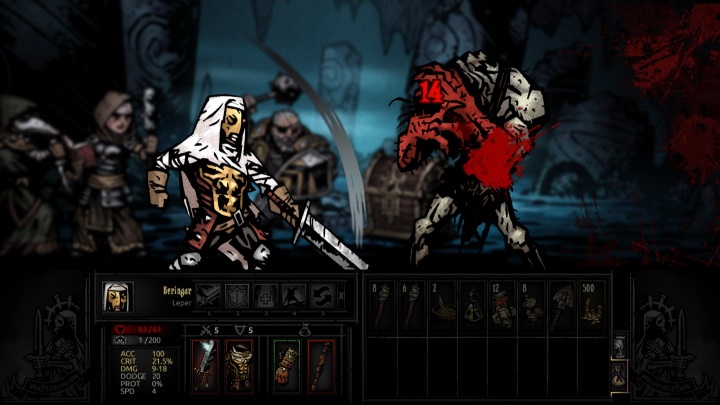
Task: Activate the shield combat skill
Action: [237, 295]
